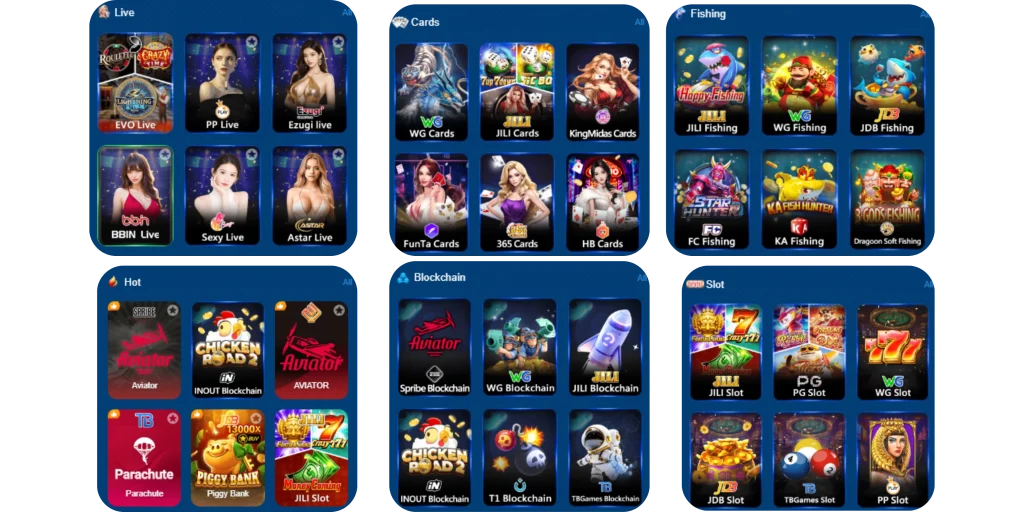Screen dimensions: 1024x512
Task: Open the EVO Live game tile
Action: 135,83
